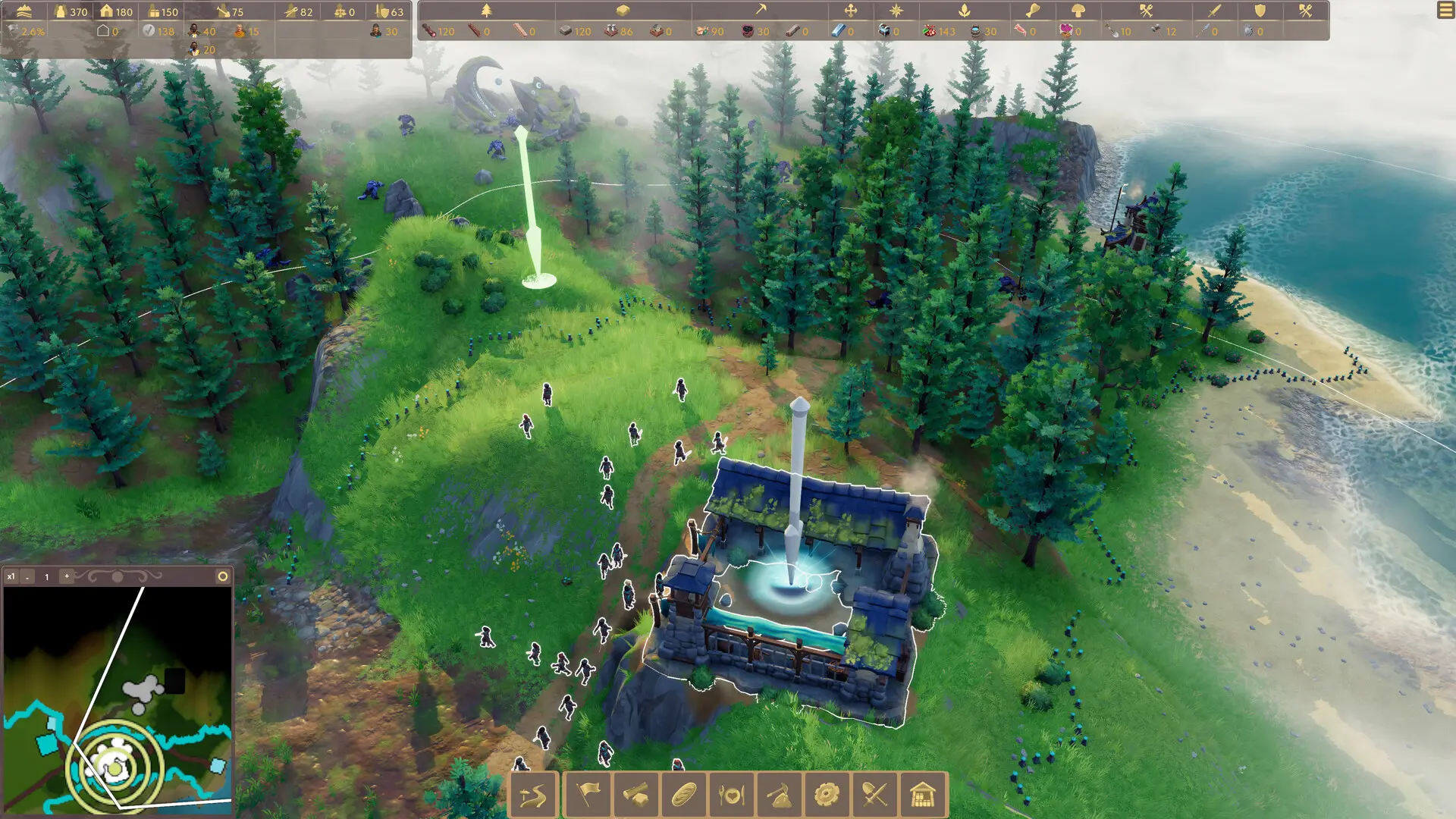The image size is (1456, 819).
Task: Open the production gear panel
Action: pos(827,795)
